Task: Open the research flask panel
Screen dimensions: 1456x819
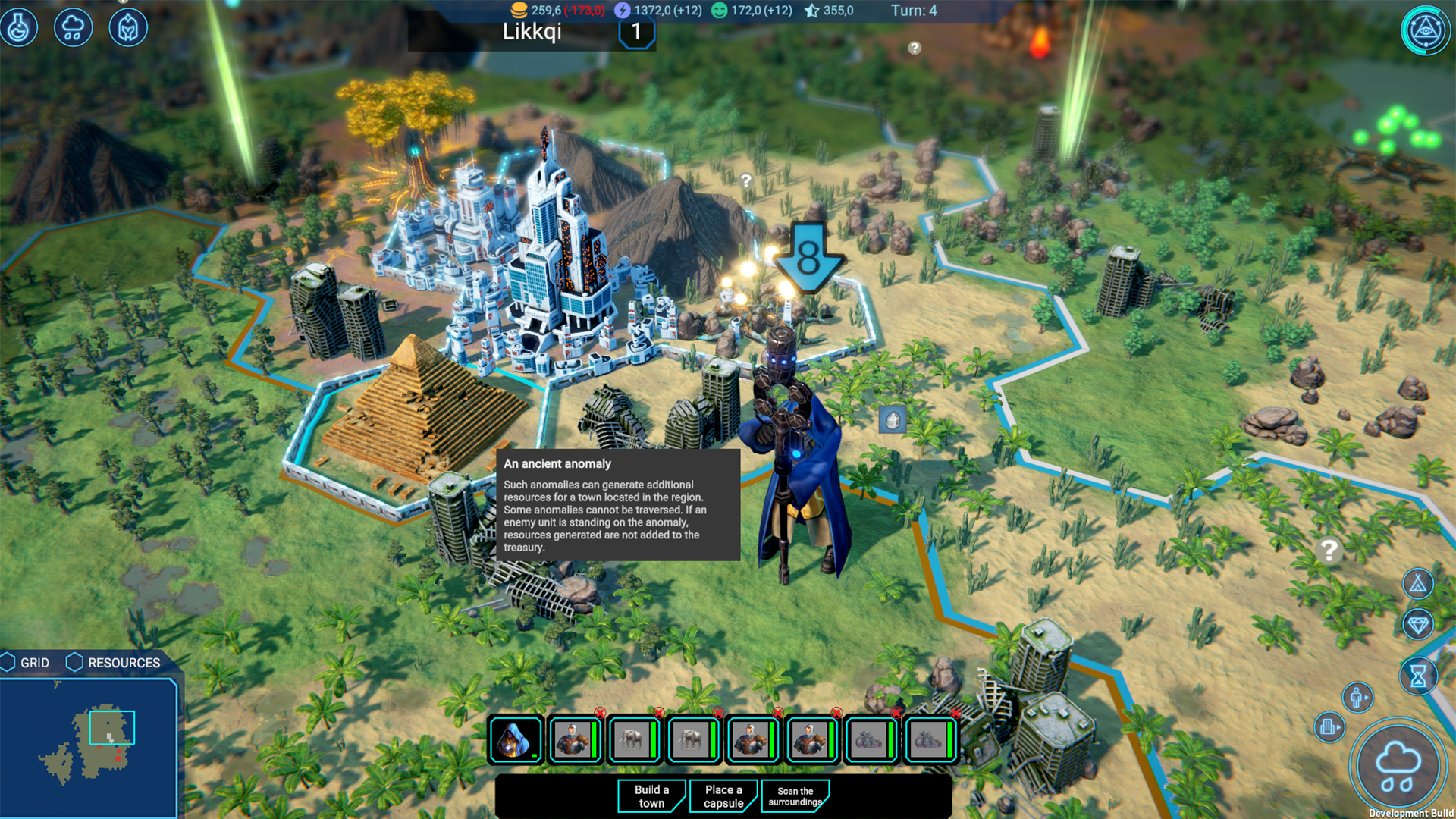Action: click(x=20, y=27)
